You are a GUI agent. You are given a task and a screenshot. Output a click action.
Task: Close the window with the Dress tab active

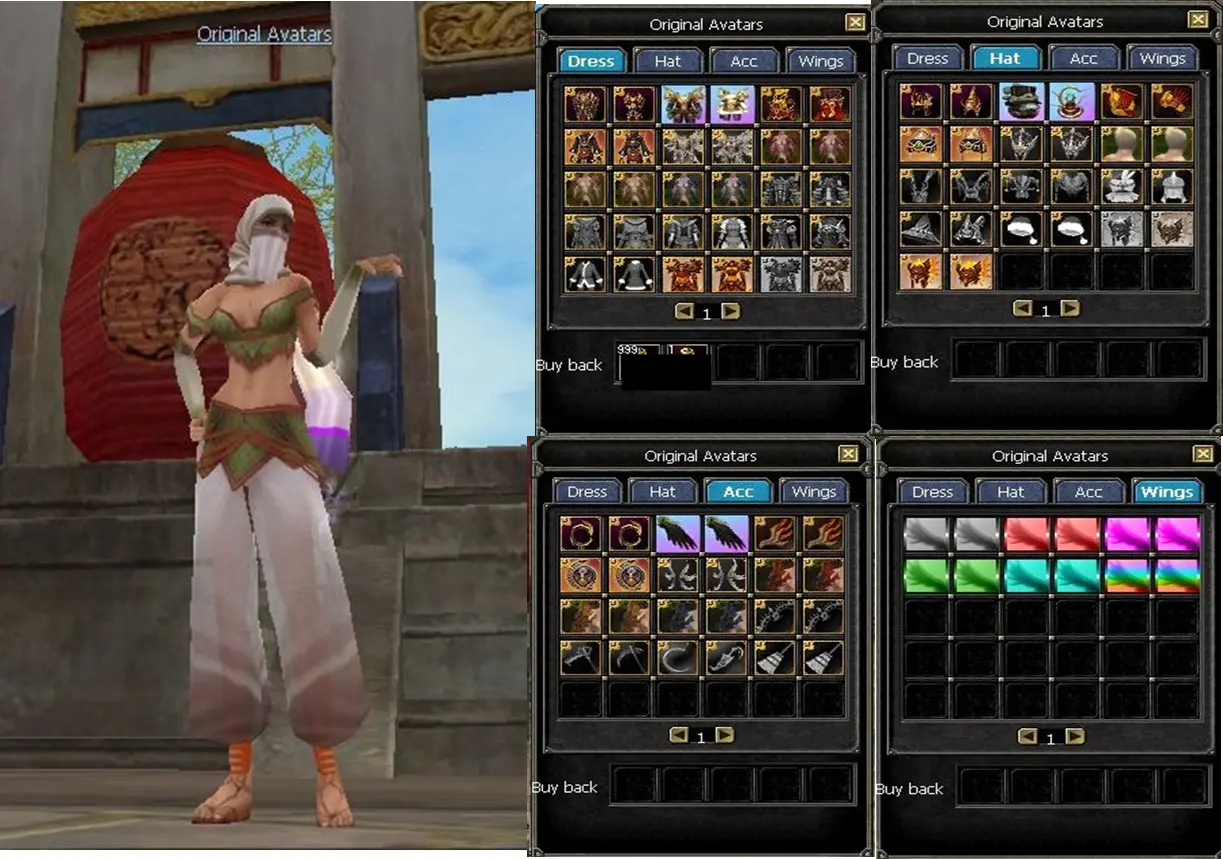[855, 23]
